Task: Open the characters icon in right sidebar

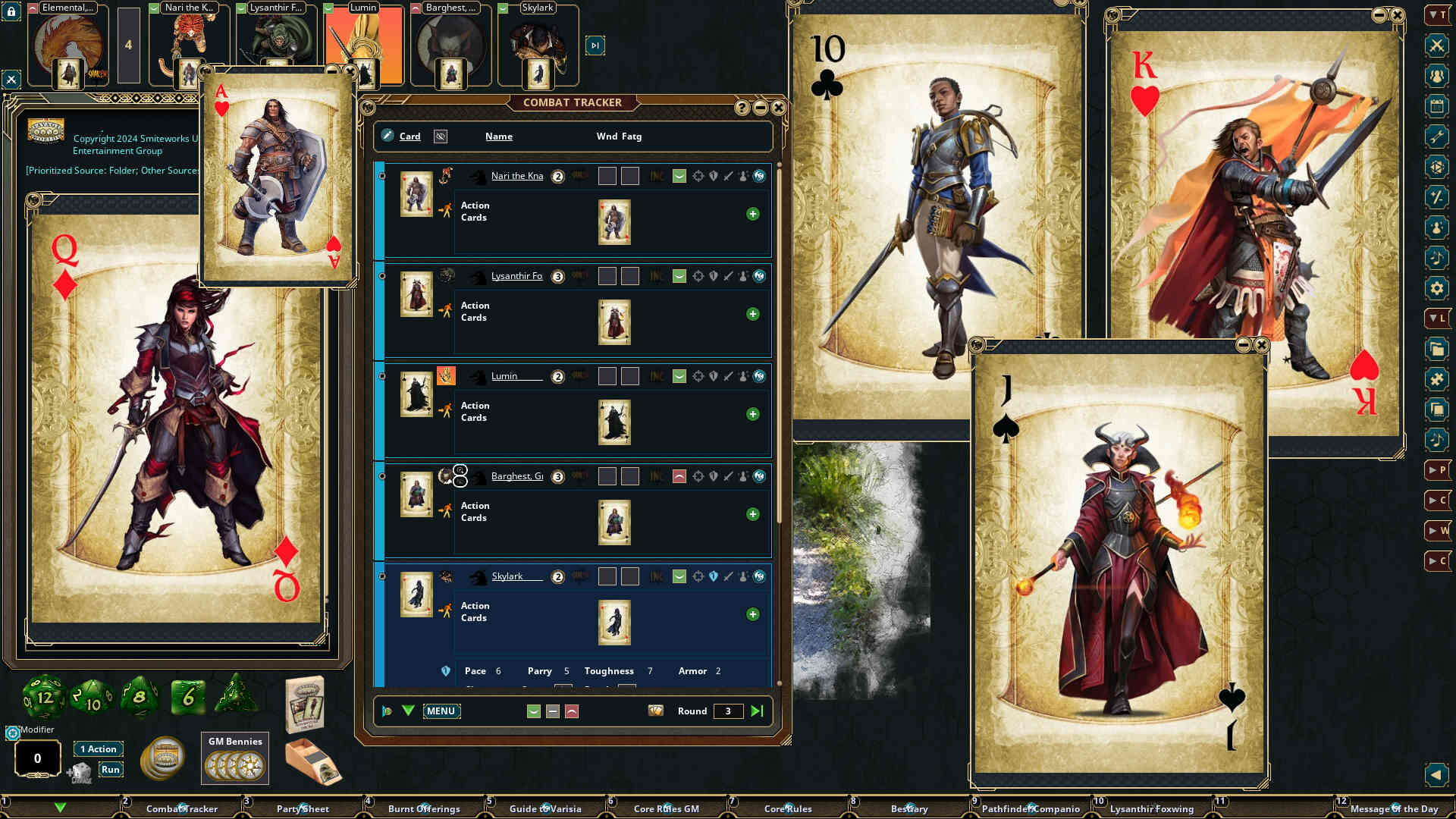Action: pyautogui.click(x=1436, y=75)
